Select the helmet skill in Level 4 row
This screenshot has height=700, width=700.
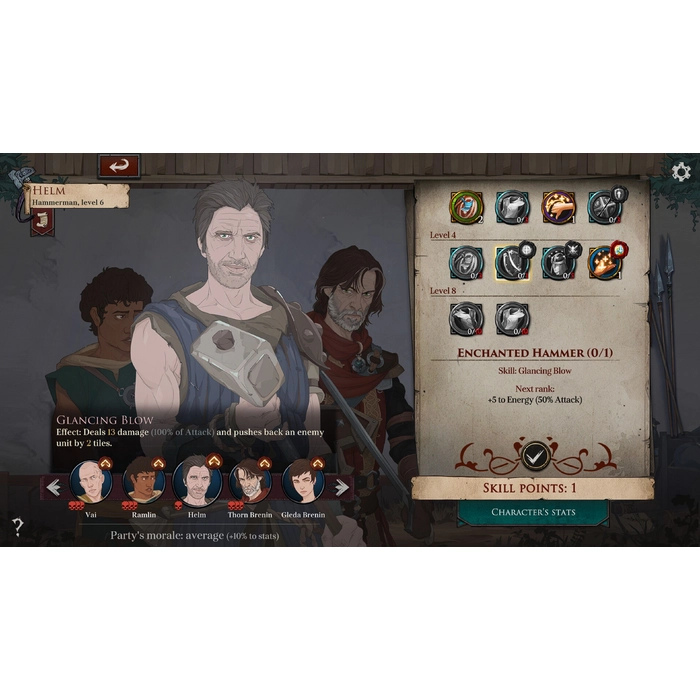click(x=557, y=263)
